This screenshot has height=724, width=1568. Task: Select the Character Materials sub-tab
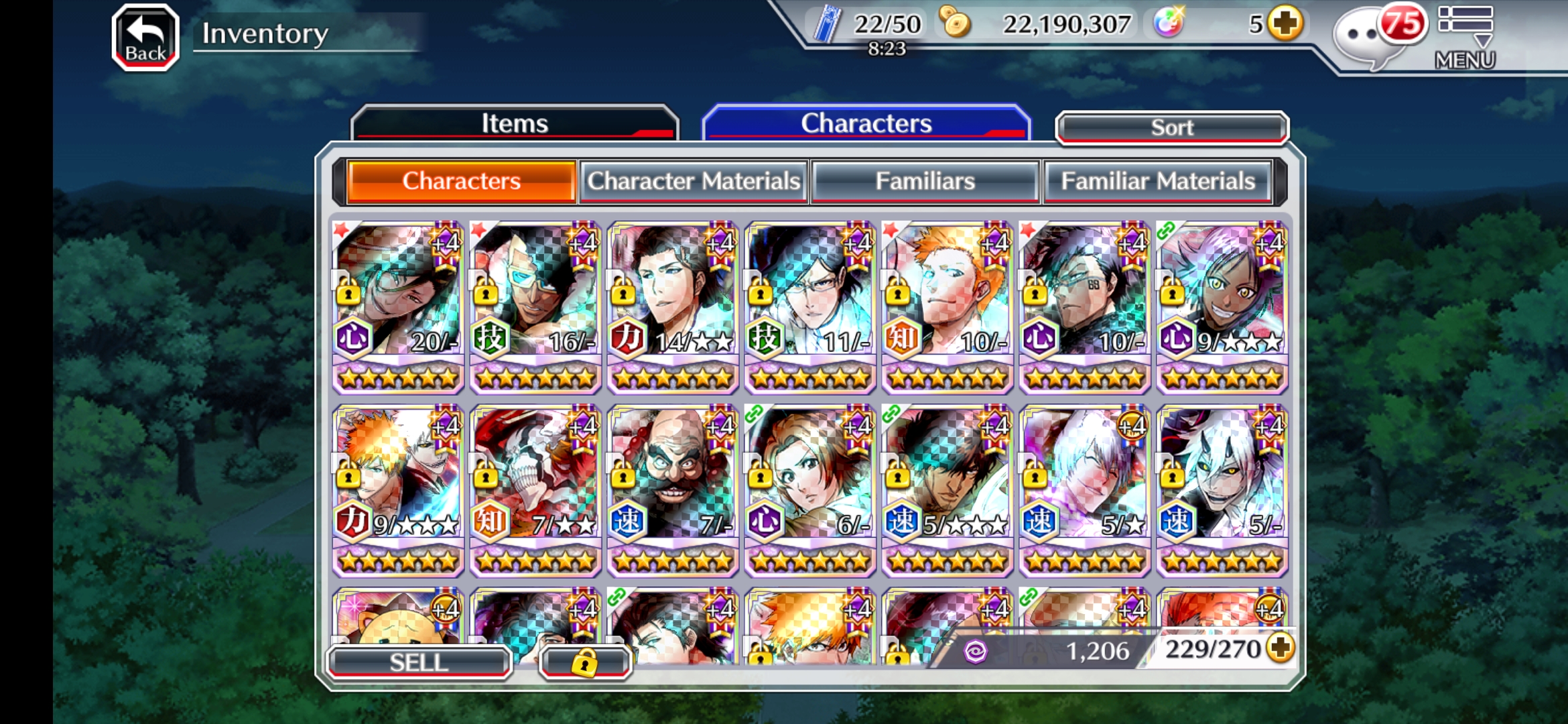694,181
